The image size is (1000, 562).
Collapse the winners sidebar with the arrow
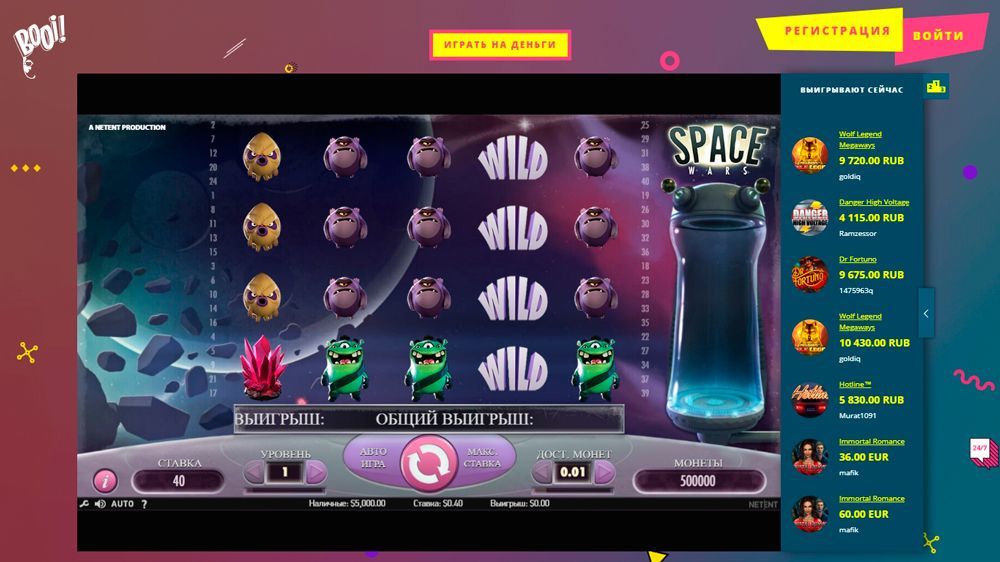(926, 313)
